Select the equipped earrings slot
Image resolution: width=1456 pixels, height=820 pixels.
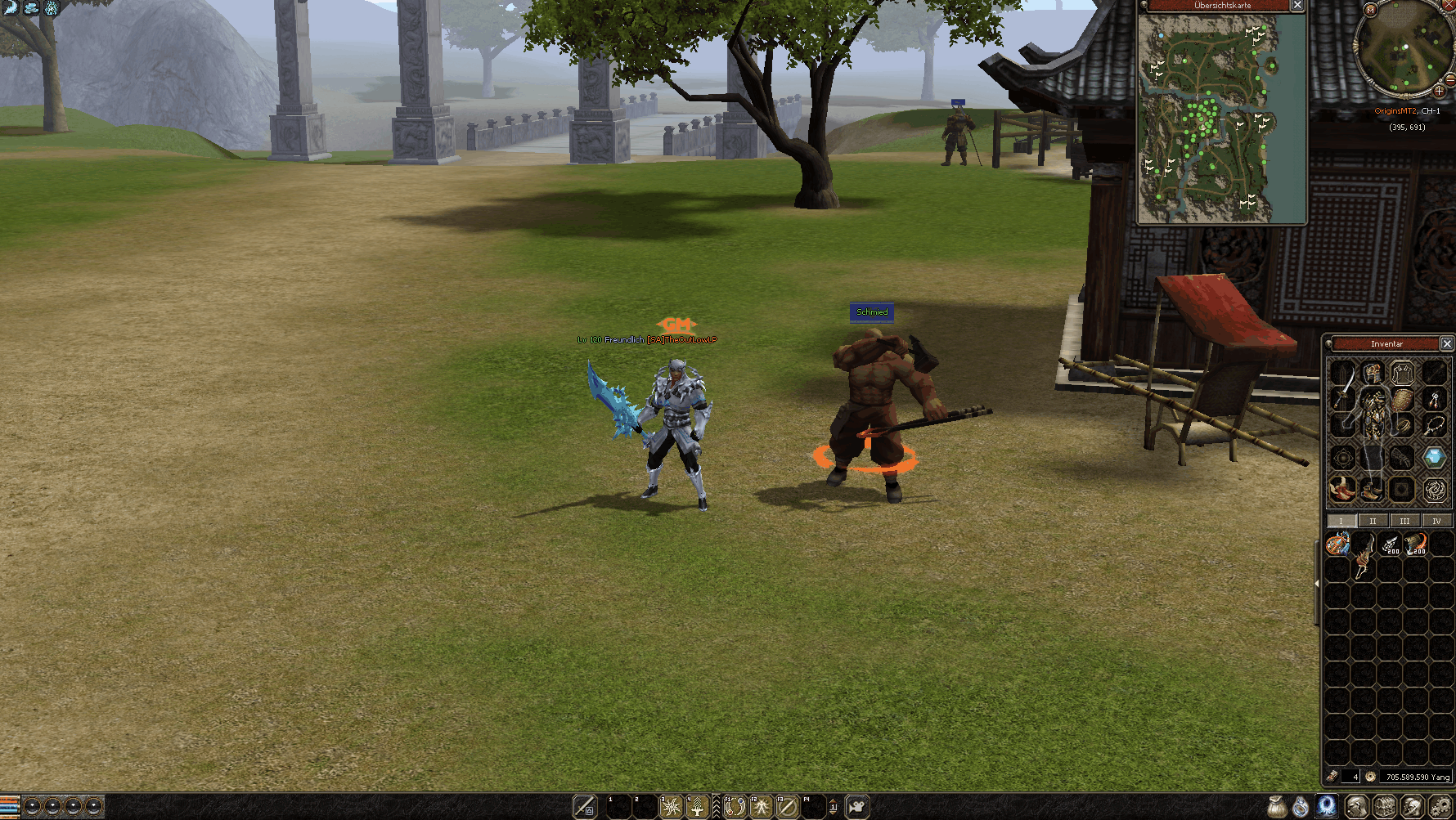pos(1434,400)
